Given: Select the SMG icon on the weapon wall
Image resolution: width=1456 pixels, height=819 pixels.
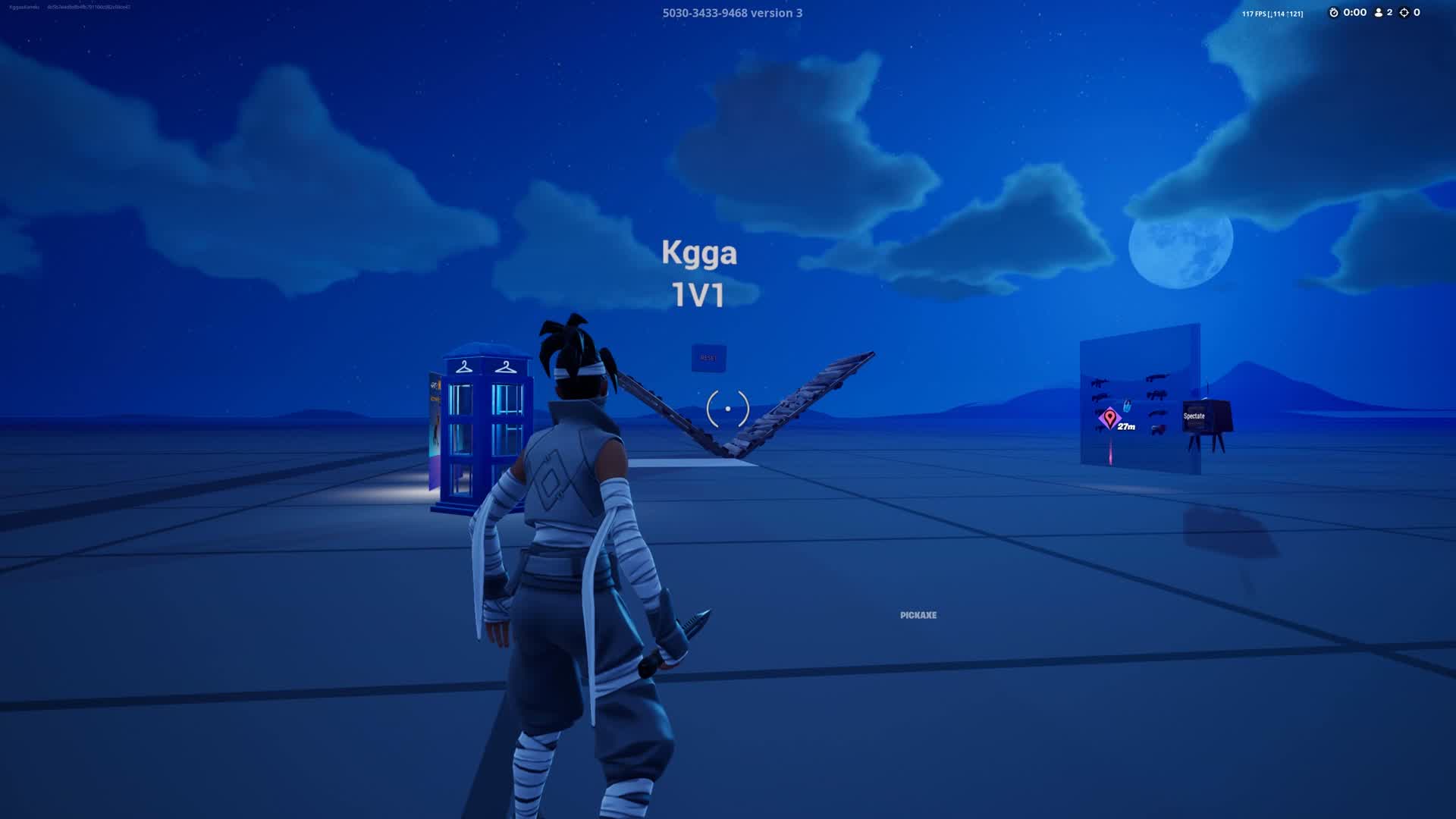Looking at the screenshot, I should (1155, 395).
